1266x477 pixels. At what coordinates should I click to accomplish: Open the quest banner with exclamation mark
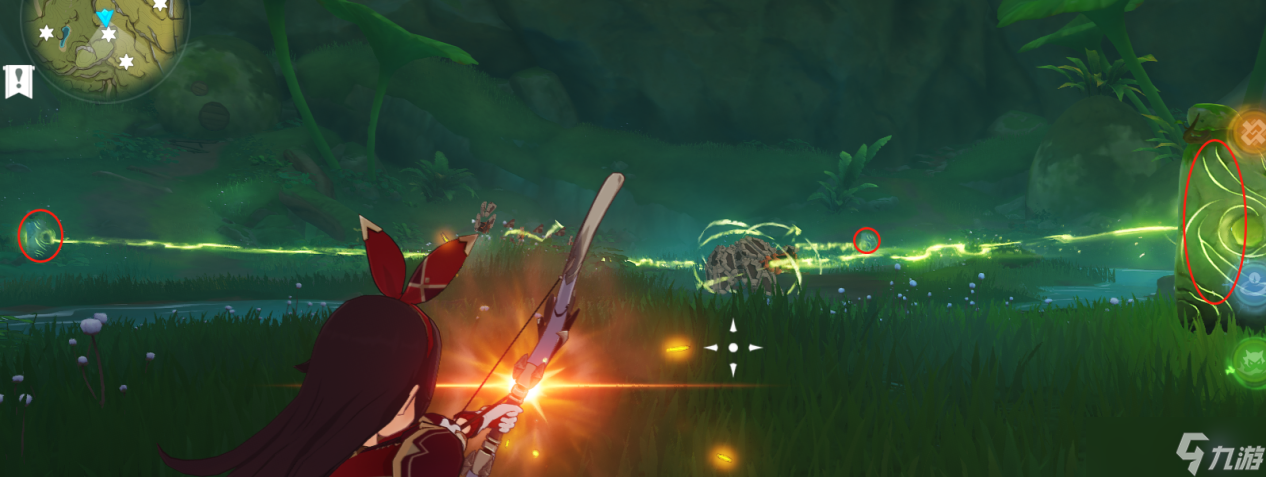click(18, 82)
